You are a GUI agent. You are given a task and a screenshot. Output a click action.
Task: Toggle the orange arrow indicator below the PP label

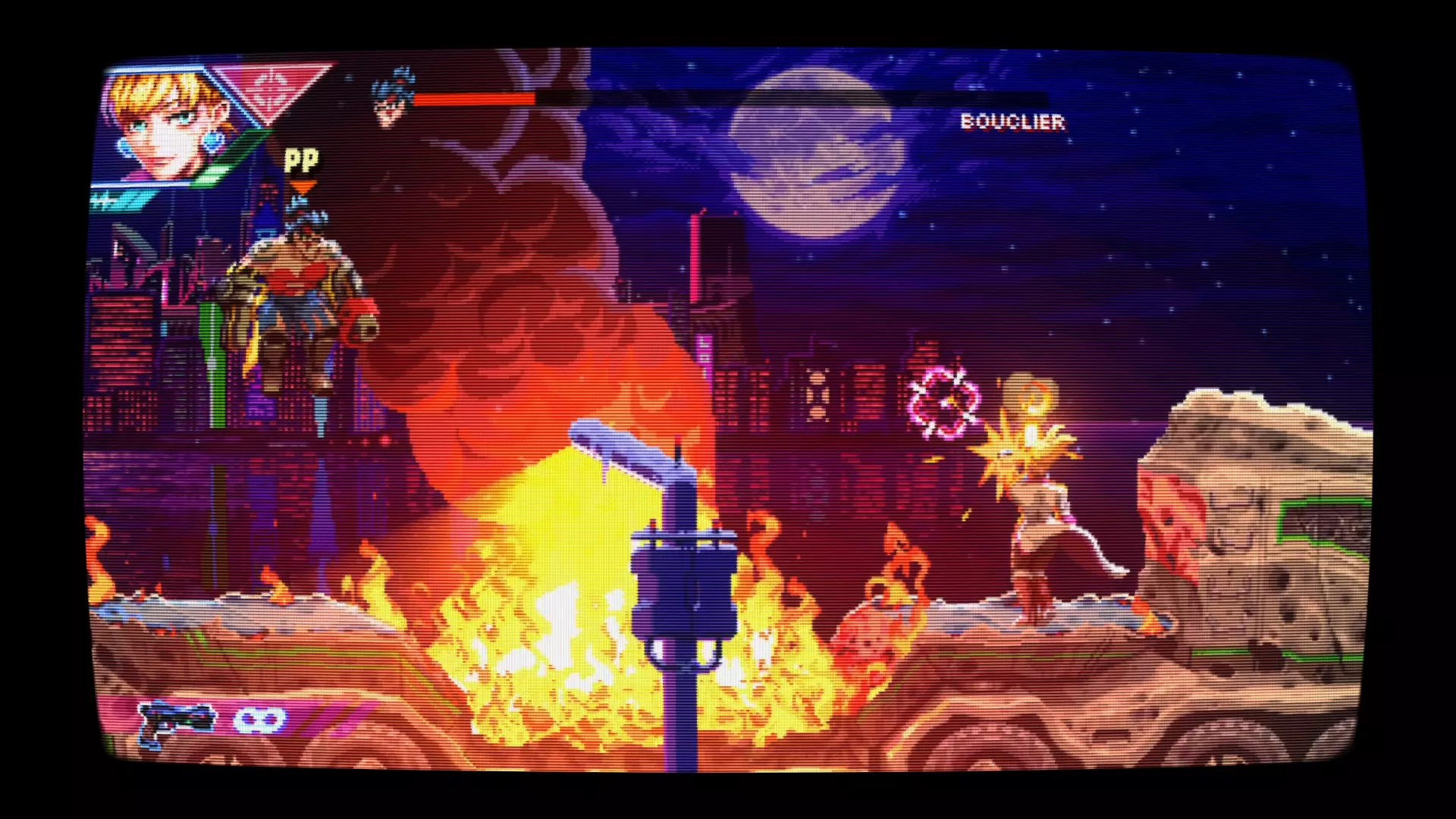tap(302, 186)
